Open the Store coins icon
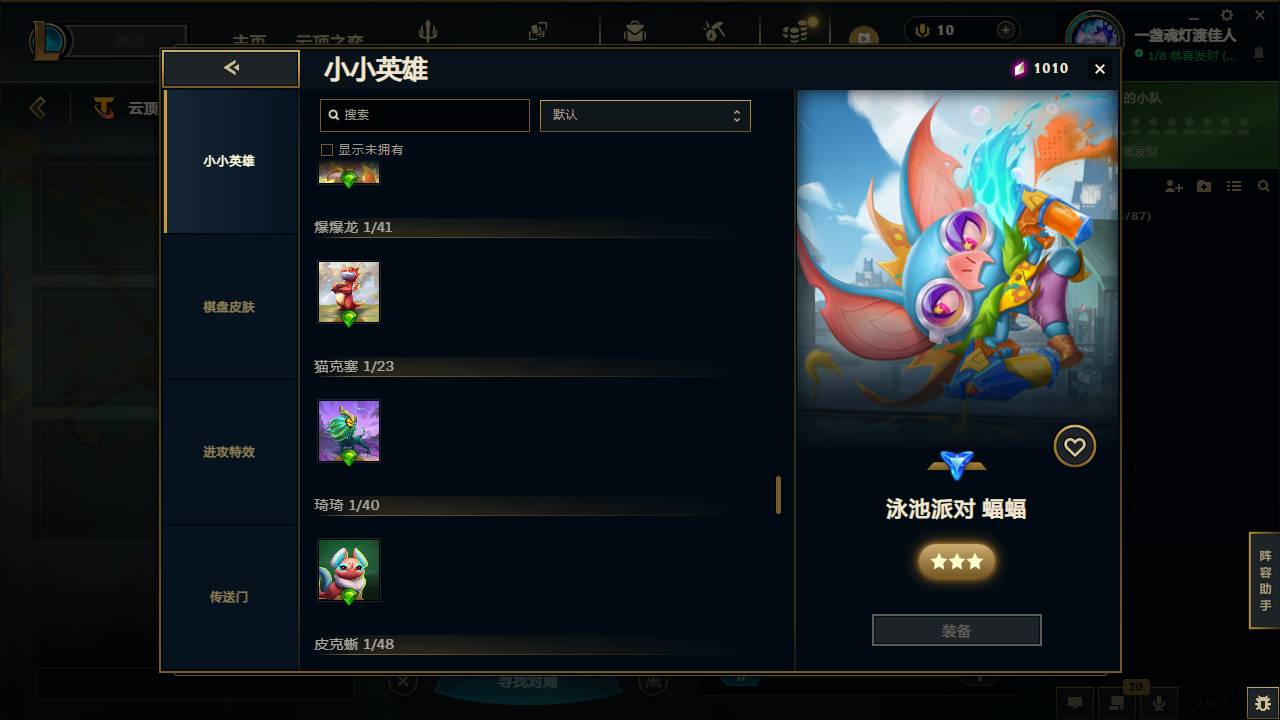1280x720 pixels. 795,30
